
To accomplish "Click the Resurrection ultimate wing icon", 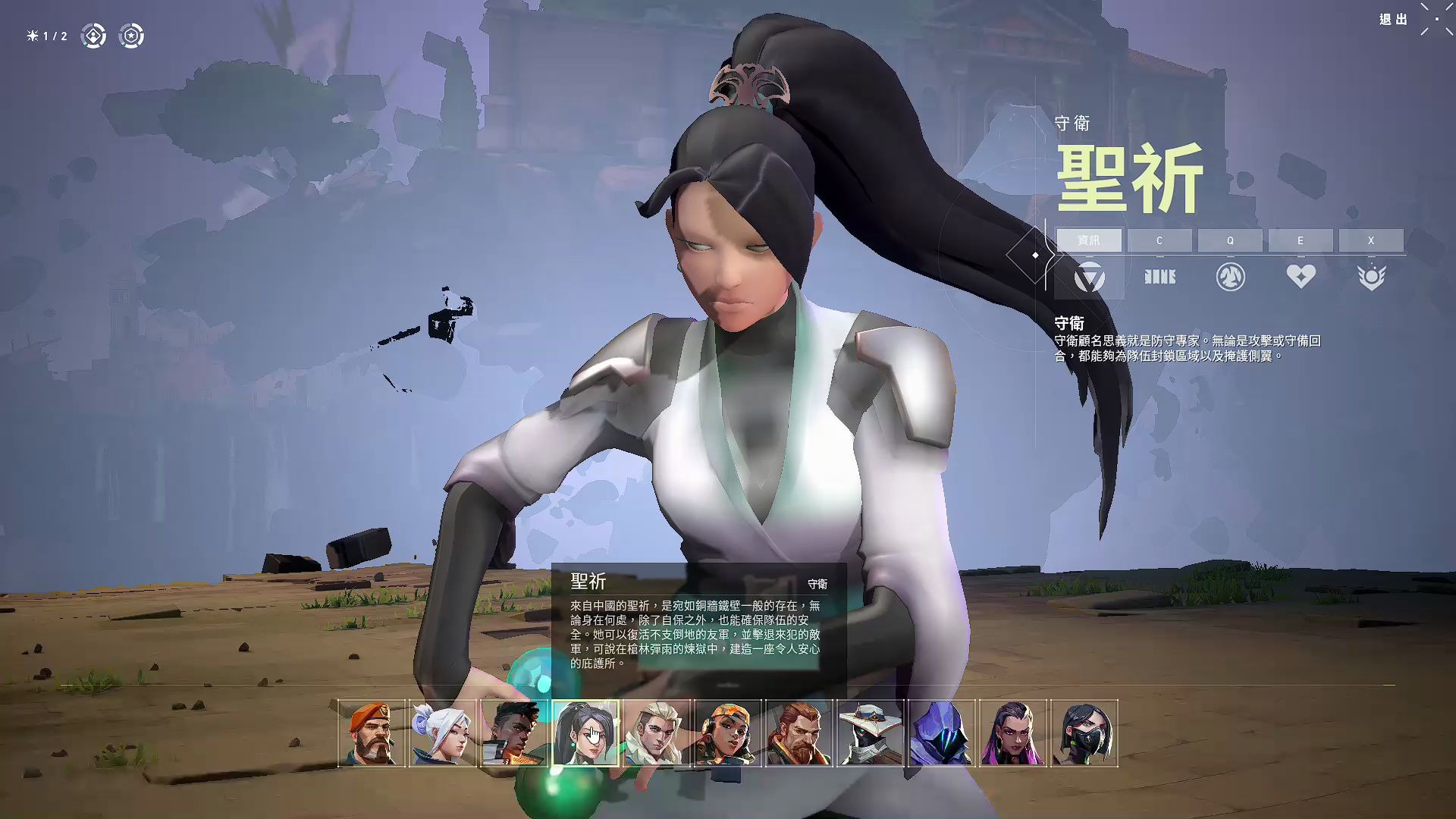I will click(x=1371, y=277).
